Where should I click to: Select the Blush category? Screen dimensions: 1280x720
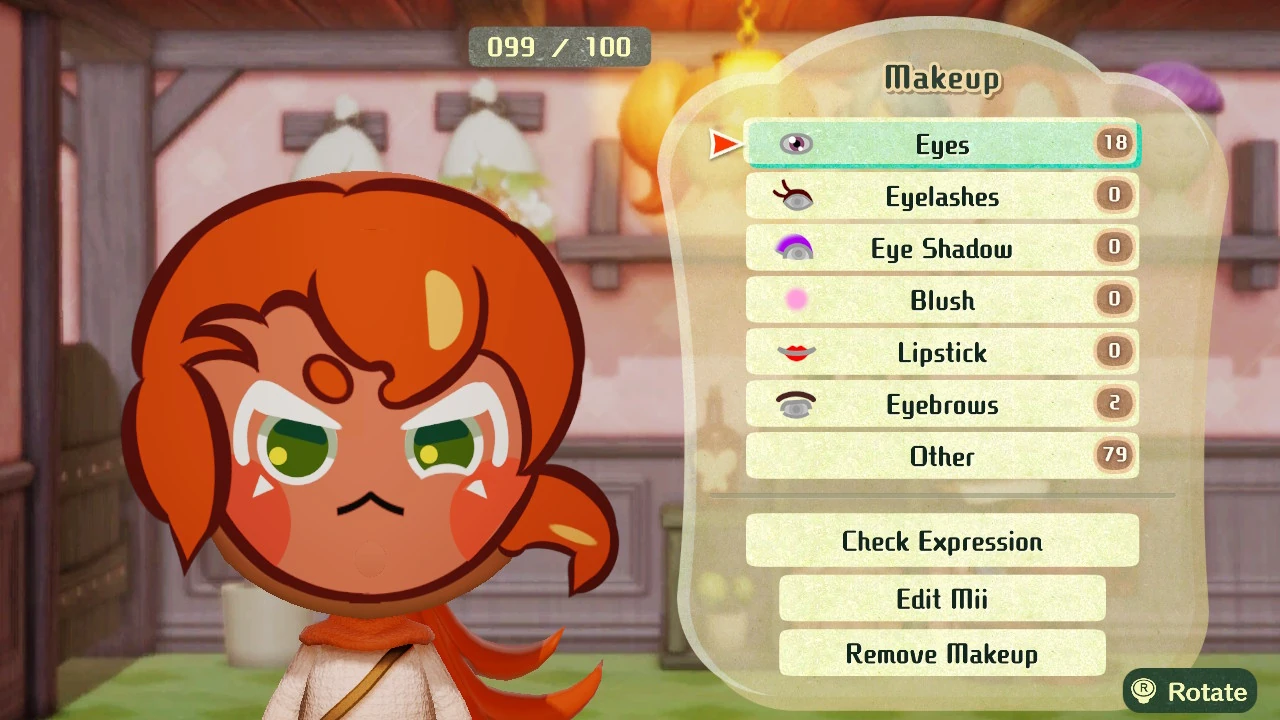click(941, 300)
